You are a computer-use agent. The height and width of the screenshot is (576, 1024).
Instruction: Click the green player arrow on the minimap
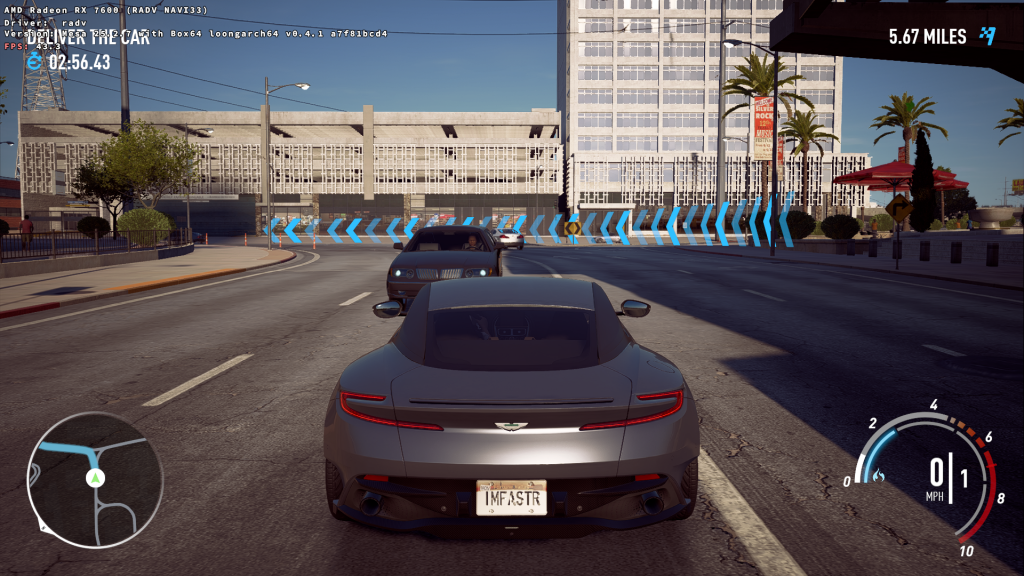click(x=95, y=478)
